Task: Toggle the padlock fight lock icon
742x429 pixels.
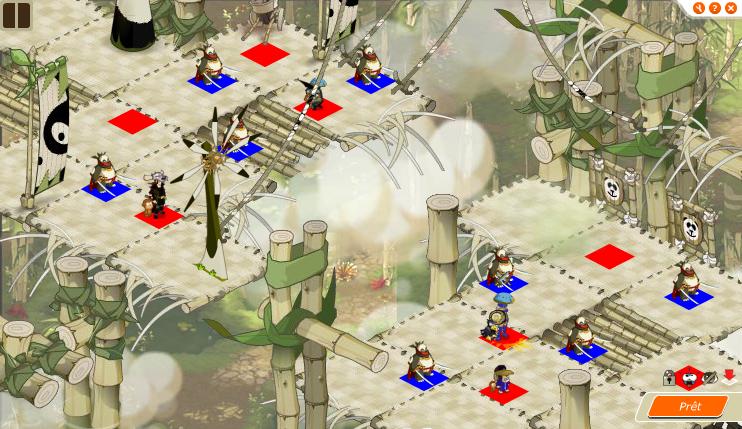Action: point(669,378)
